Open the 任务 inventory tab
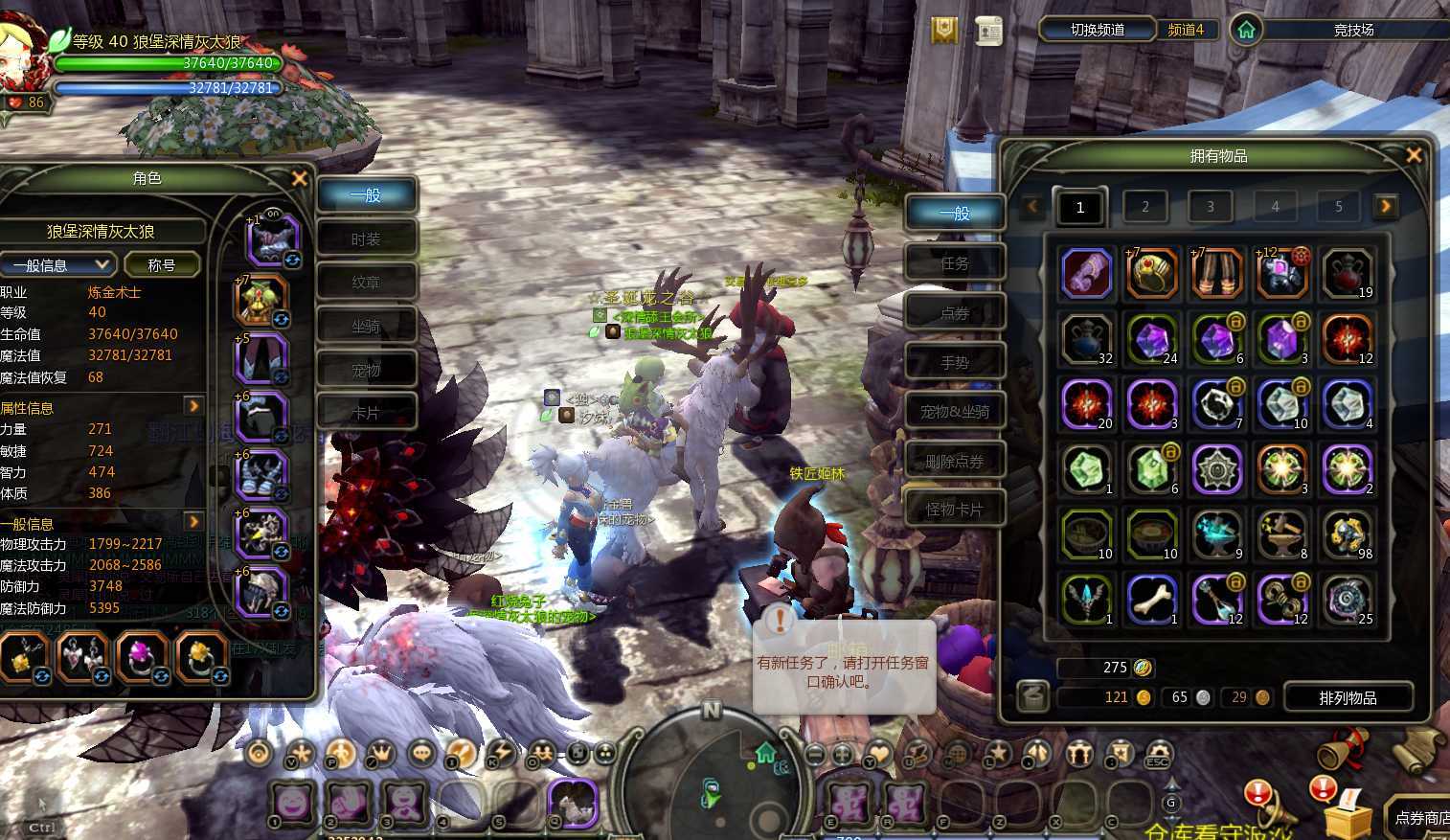This screenshot has width=1450, height=840. [x=955, y=262]
